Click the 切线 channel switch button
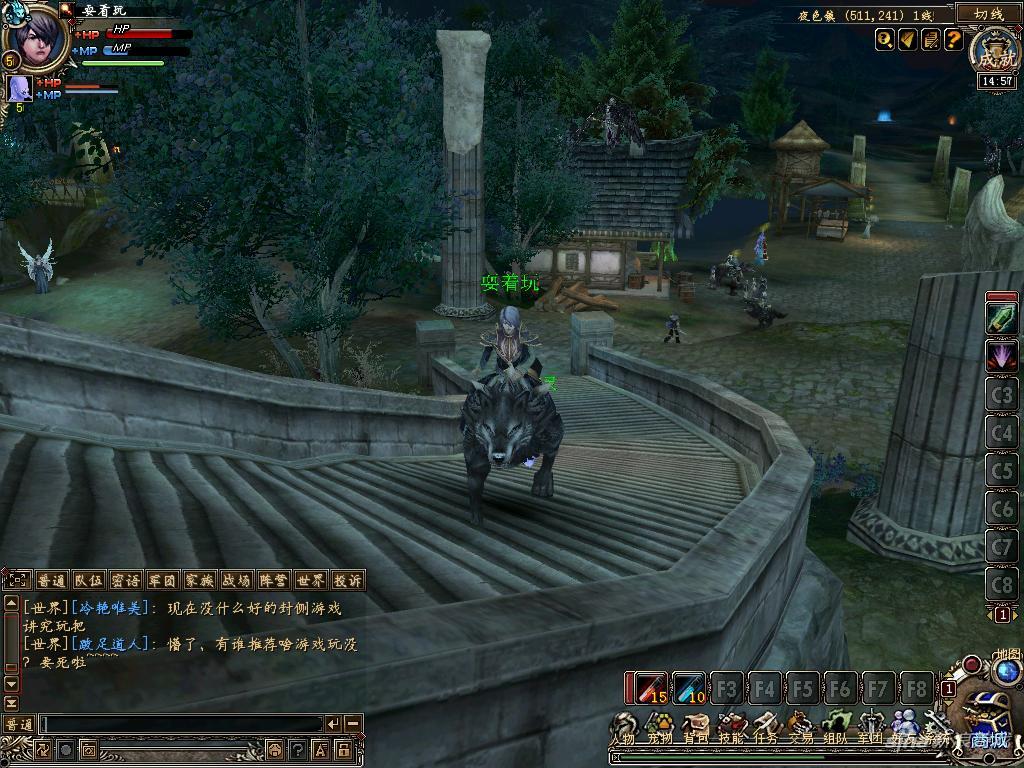1024x768 pixels. pyautogui.click(x=985, y=13)
